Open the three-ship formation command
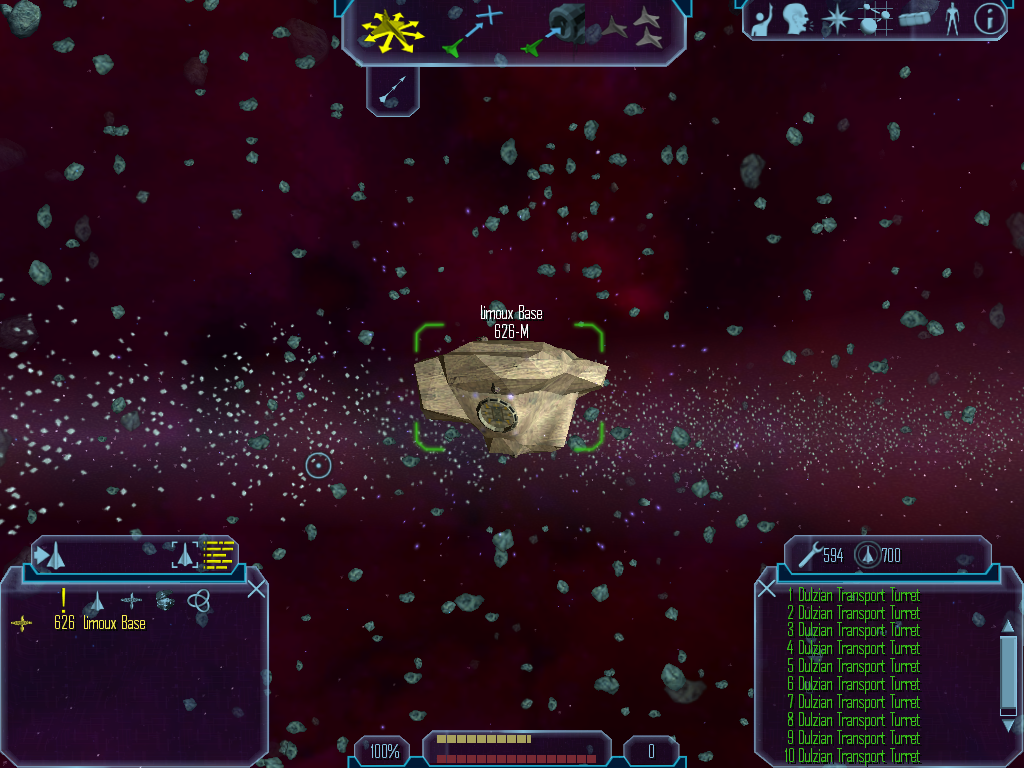The height and width of the screenshot is (768, 1024). coord(636,28)
